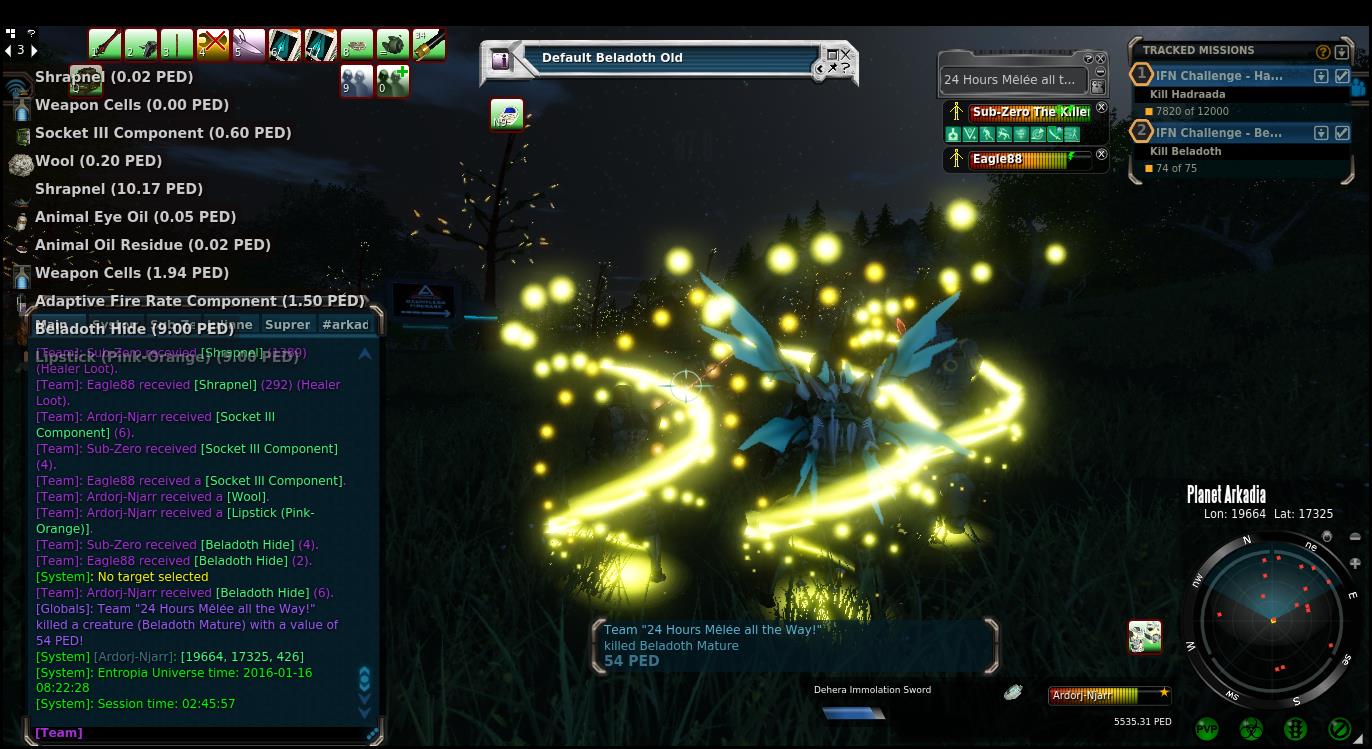Untrack the IFN Challenge Beladoth mission checkbox
Viewport: 1372px width, 749px height.
[x=1342, y=133]
